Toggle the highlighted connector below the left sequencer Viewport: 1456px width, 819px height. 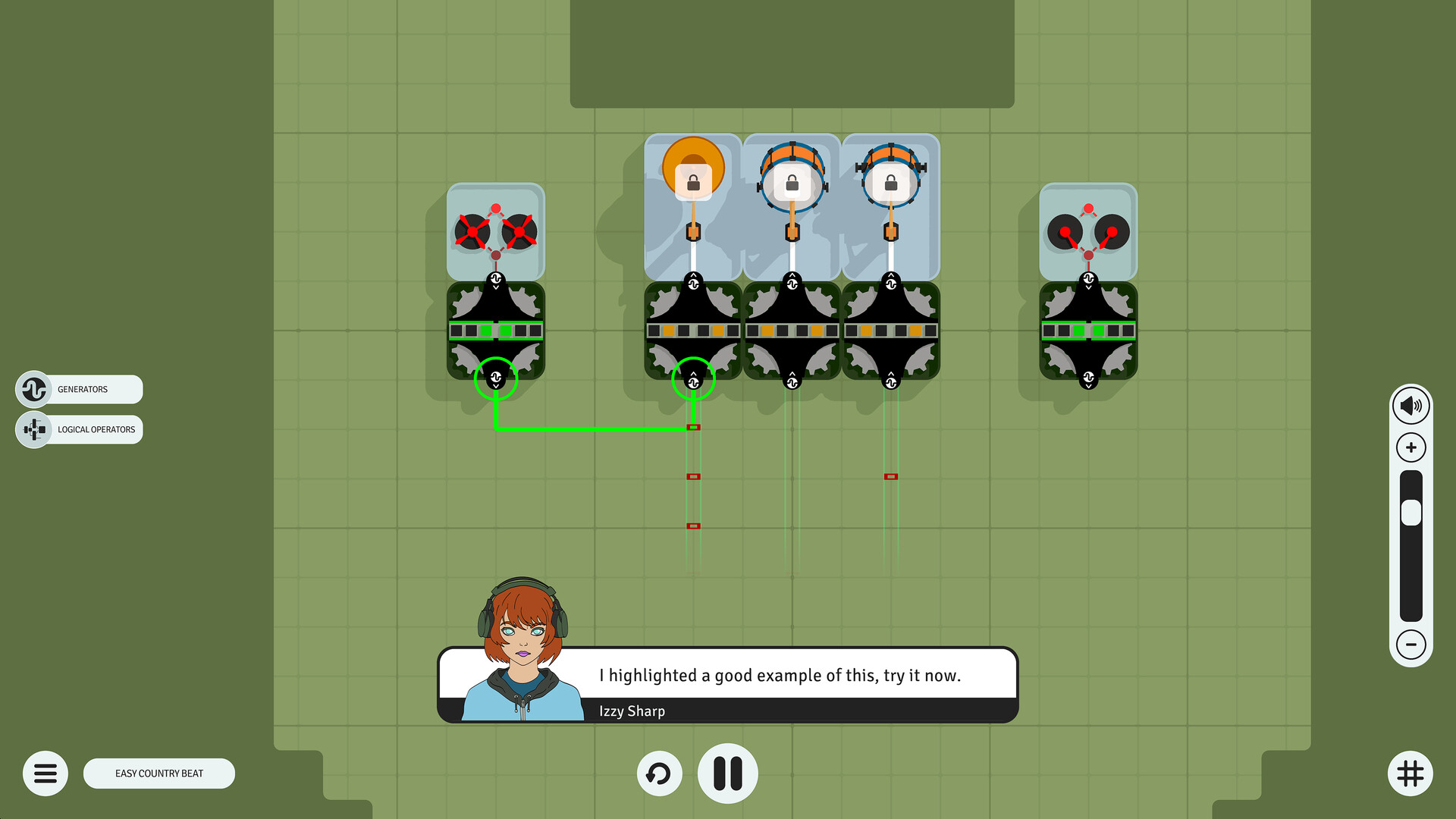click(496, 377)
